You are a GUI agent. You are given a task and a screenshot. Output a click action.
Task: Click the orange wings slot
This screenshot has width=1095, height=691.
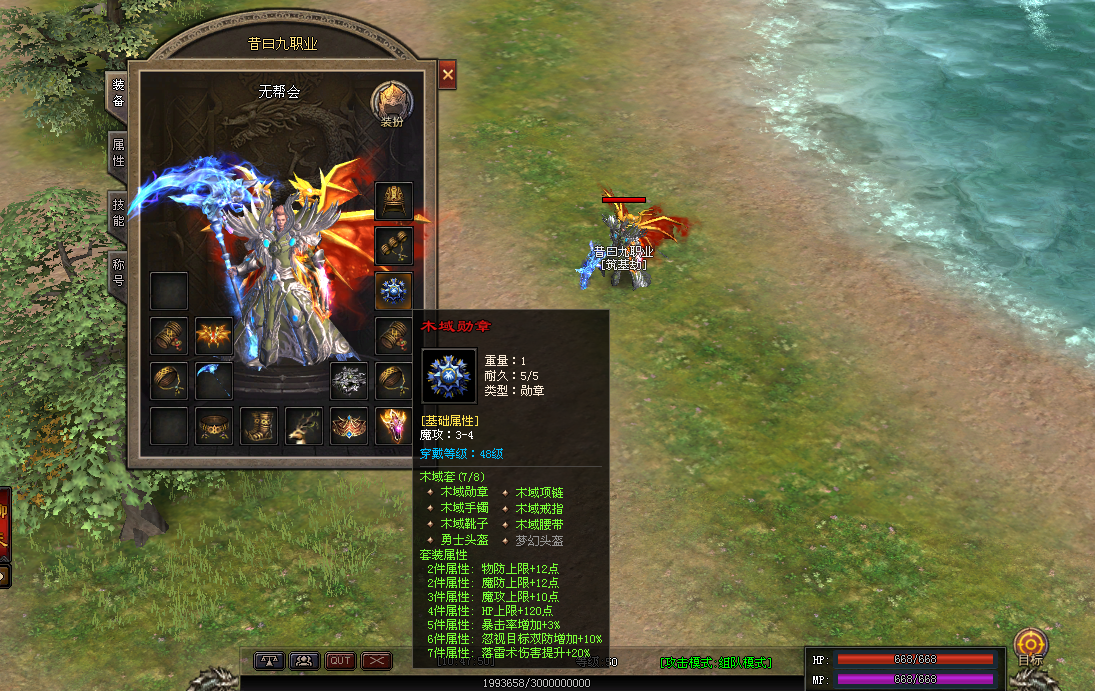pos(214,336)
